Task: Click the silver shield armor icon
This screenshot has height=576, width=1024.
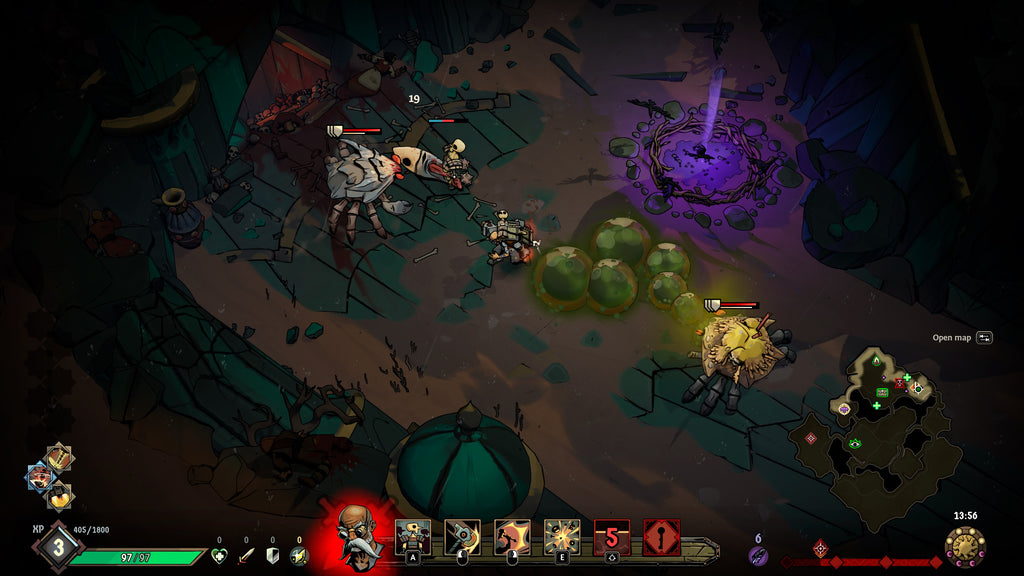Action: point(272,556)
